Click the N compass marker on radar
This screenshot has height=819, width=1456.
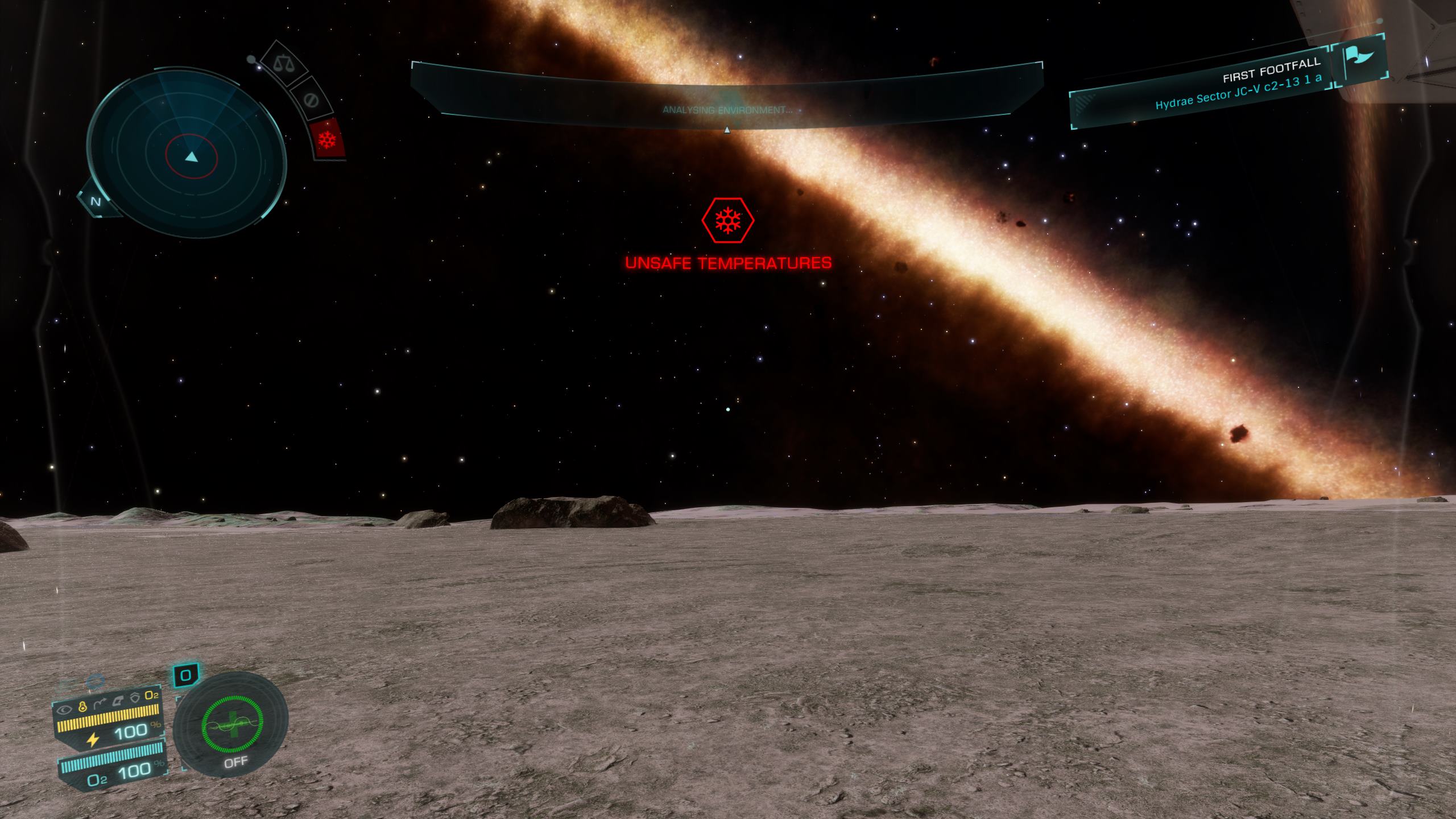tap(96, 201)
